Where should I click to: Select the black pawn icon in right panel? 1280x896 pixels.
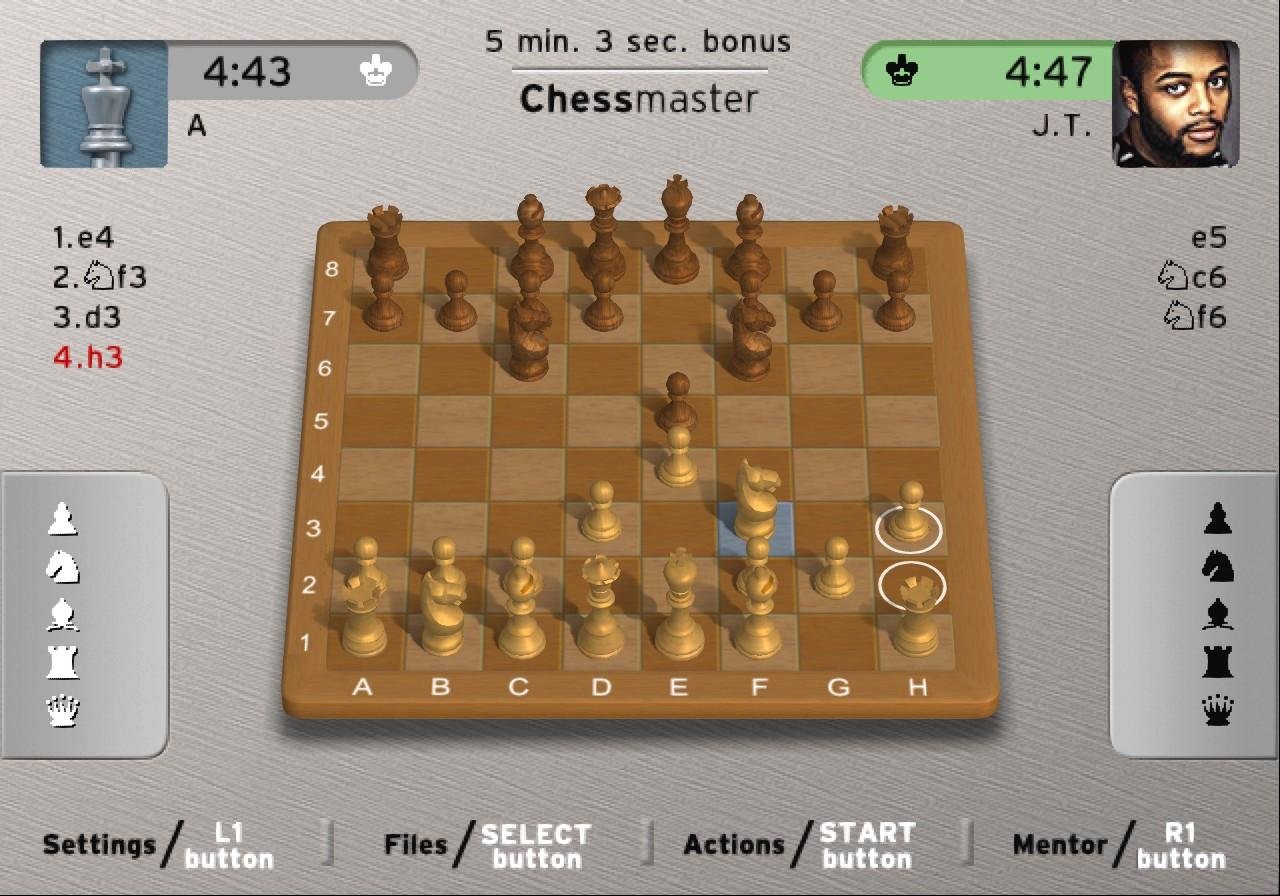[1216, 517]
